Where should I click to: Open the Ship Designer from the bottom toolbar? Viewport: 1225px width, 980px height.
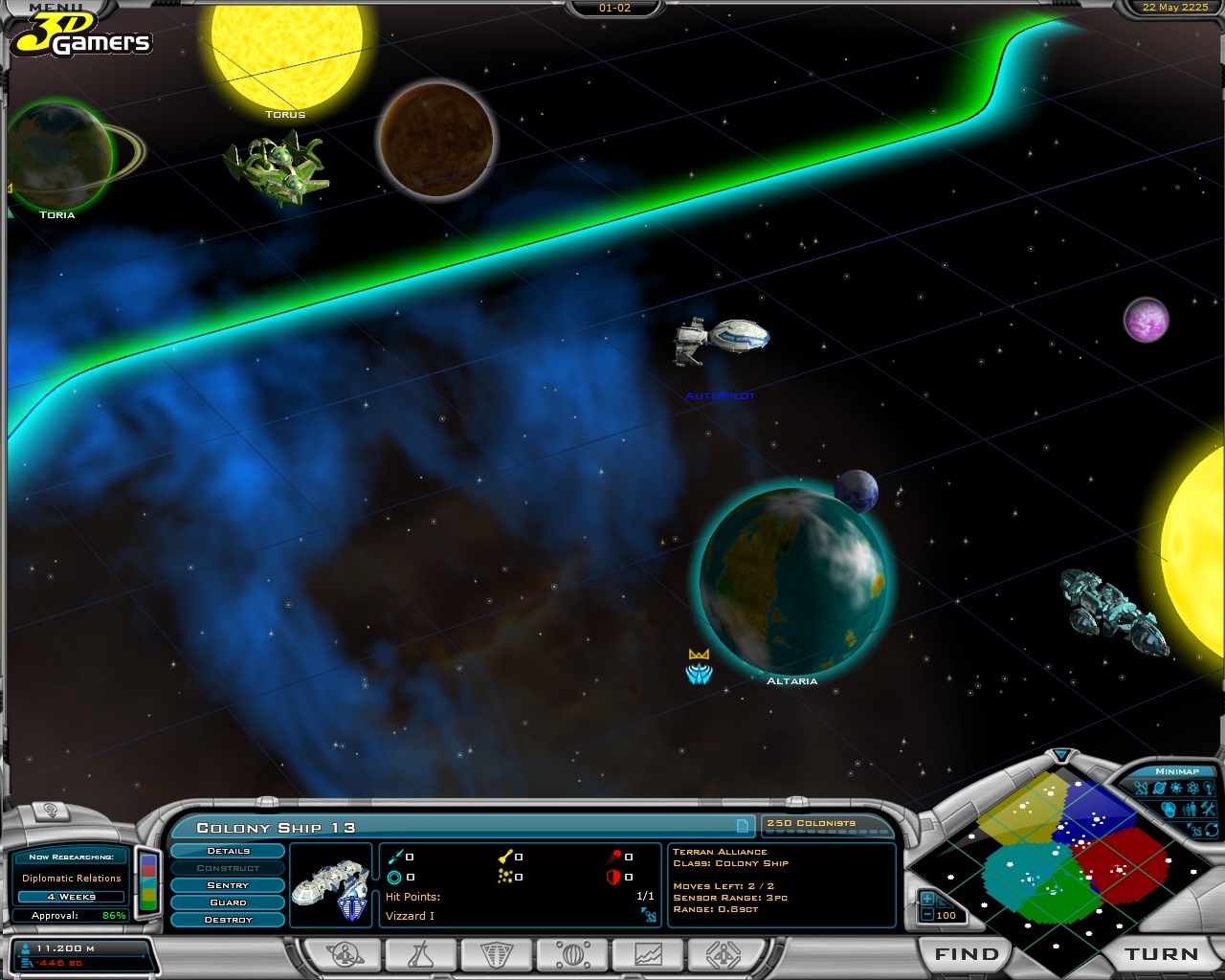(x=724, y=953)
